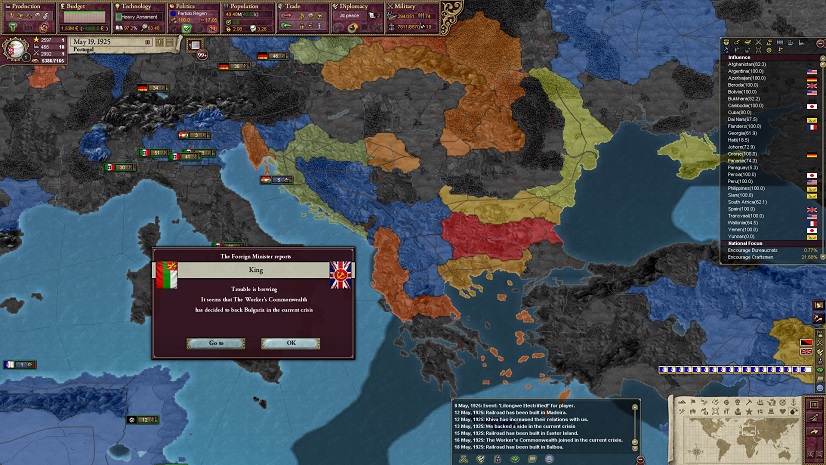Select Spain in the Influence list
Image resolution: width=826 pixels, height=465 pixels.
[x=750, y=208]
